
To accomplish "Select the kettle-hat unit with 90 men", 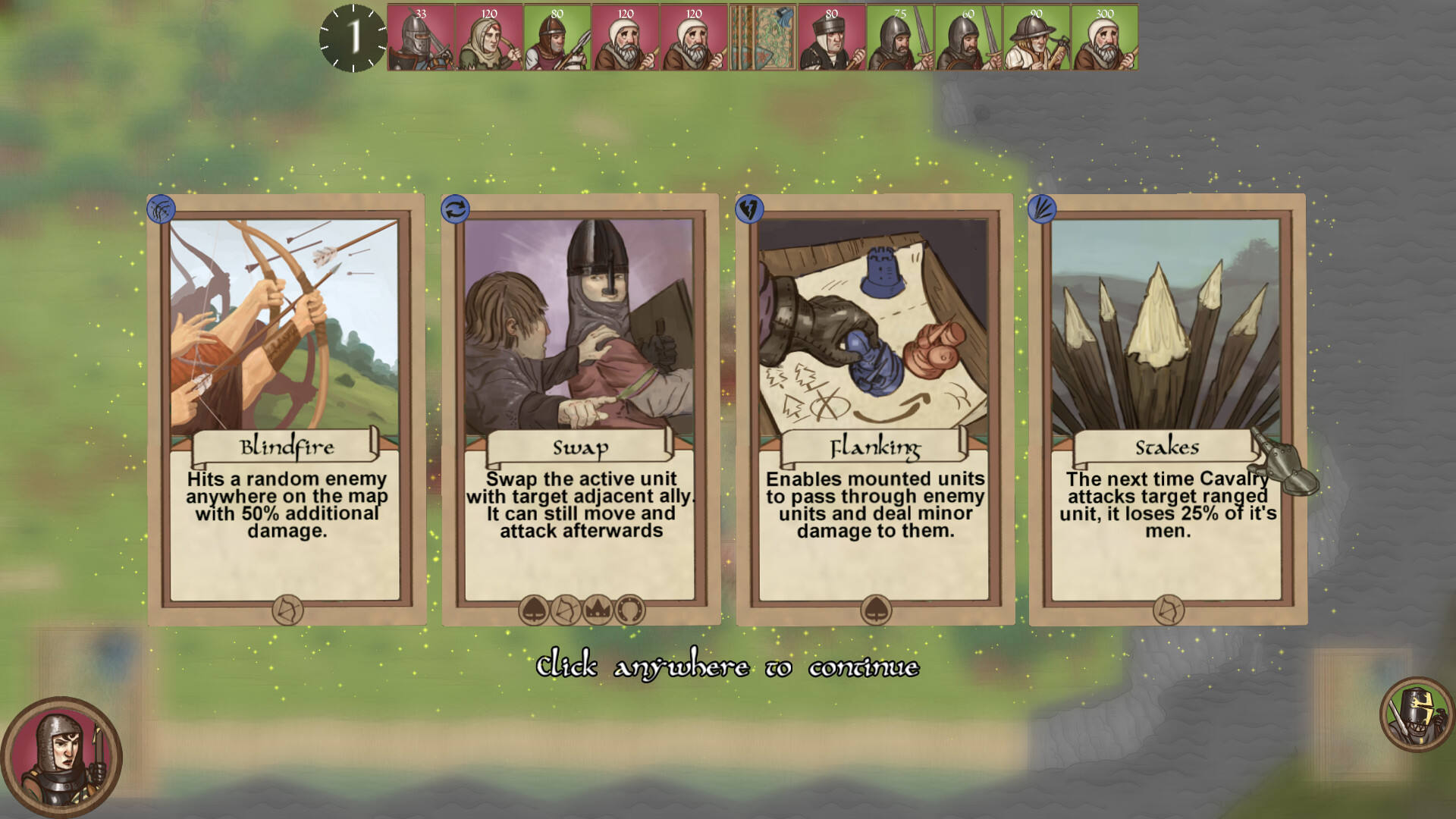I will [x=1037, y=38].
